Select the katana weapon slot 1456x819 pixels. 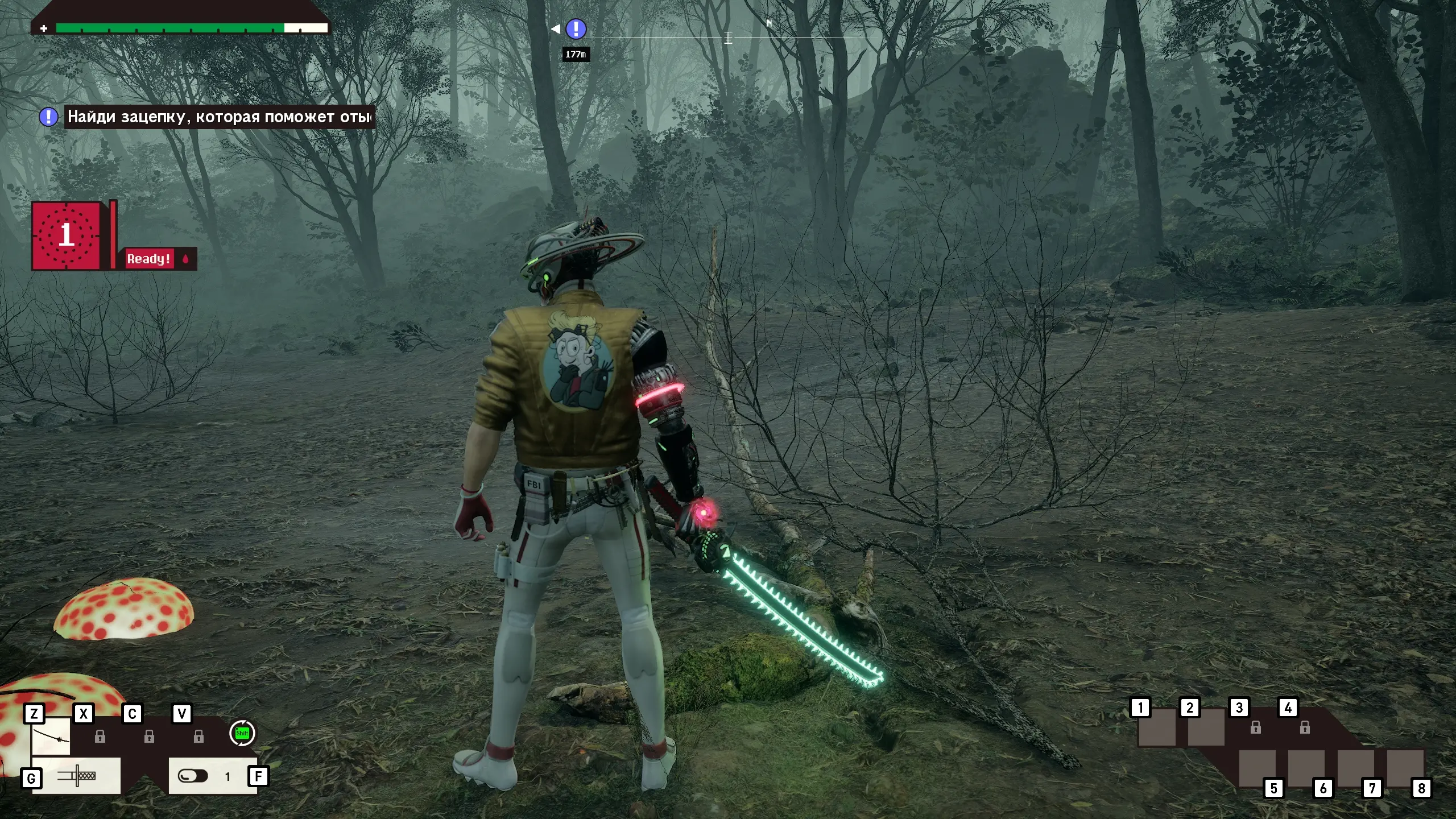pos(51,736)
